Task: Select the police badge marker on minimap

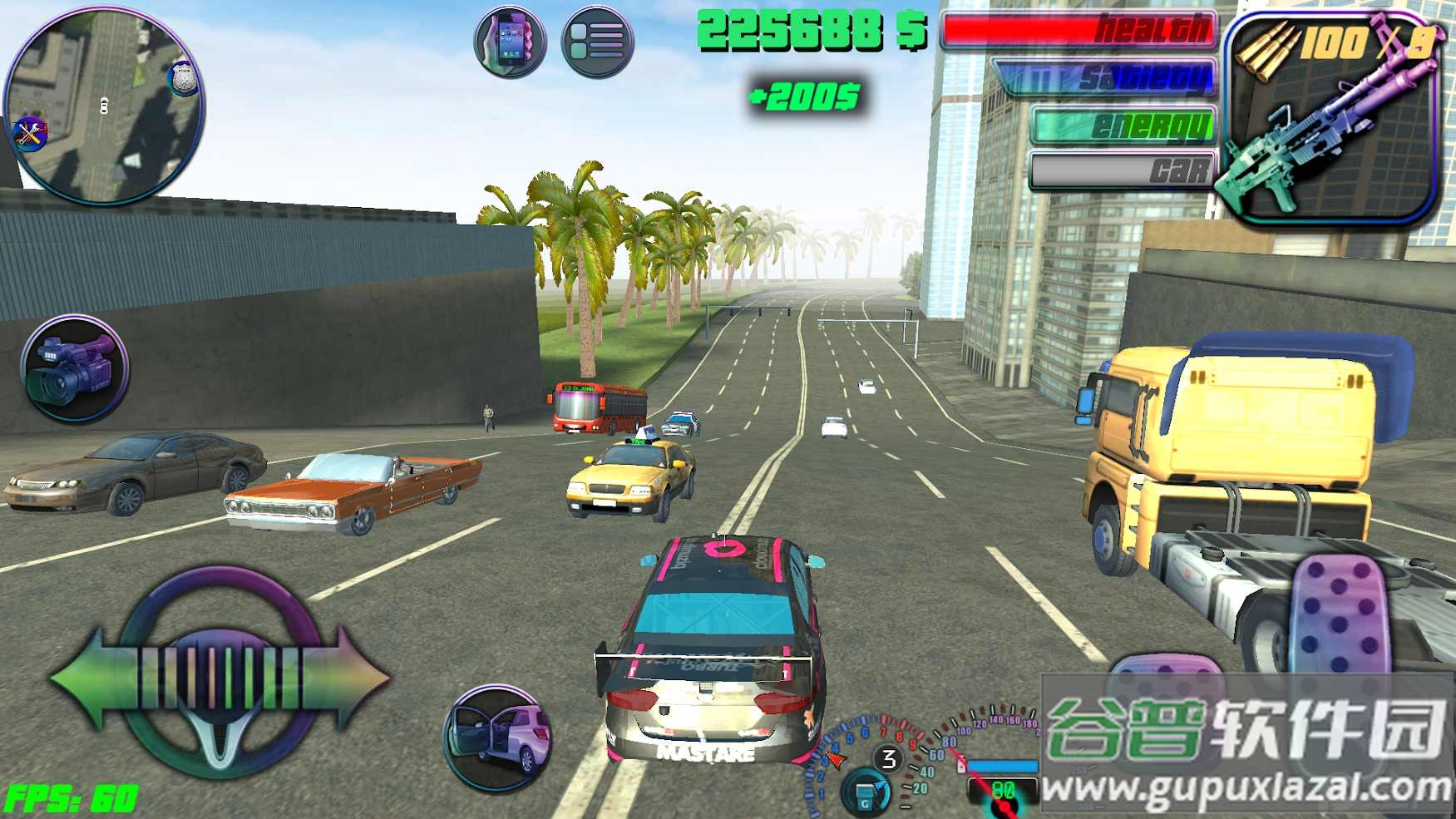Action: click(x=183, y=79)
